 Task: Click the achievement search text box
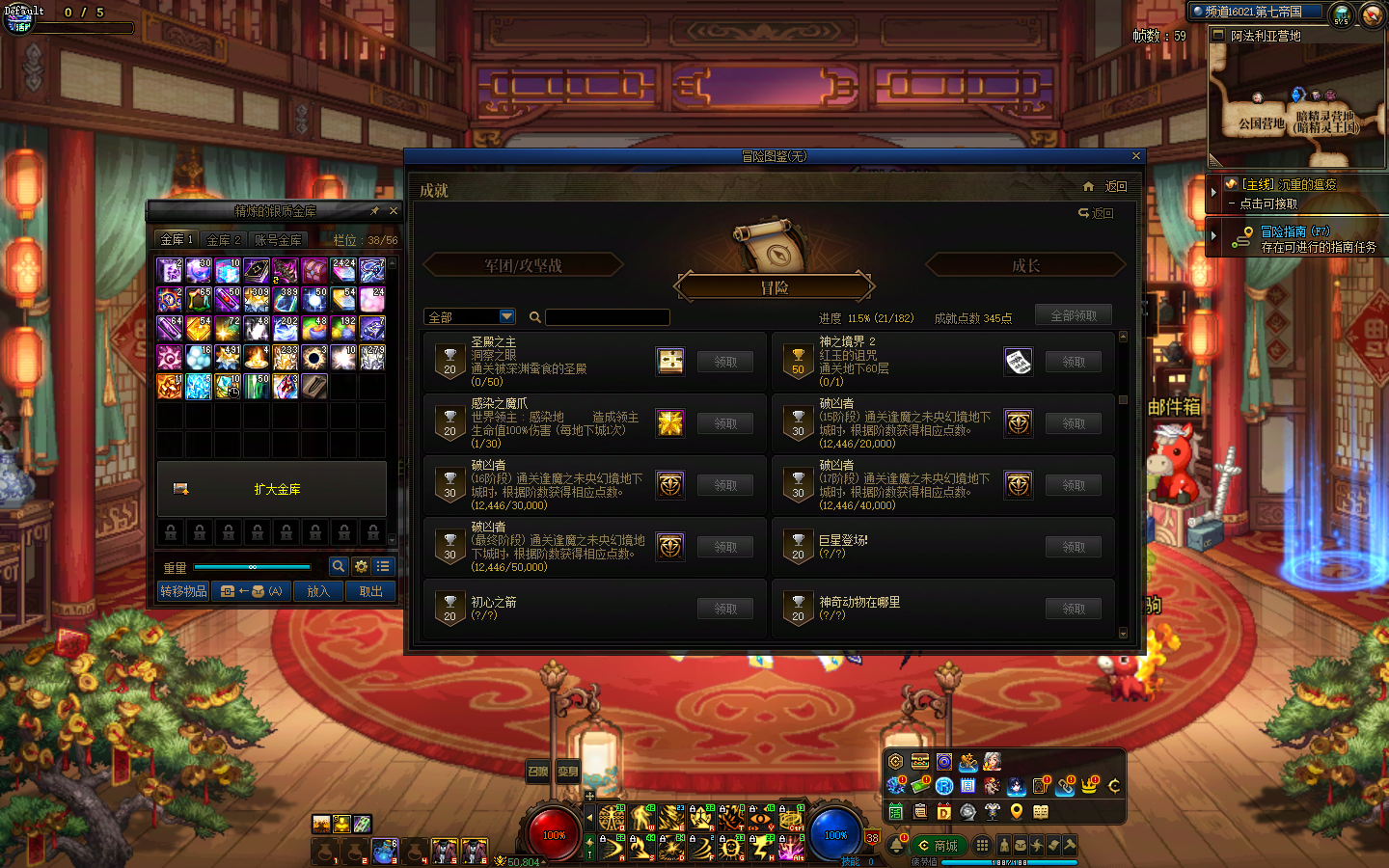coord(608,317)
